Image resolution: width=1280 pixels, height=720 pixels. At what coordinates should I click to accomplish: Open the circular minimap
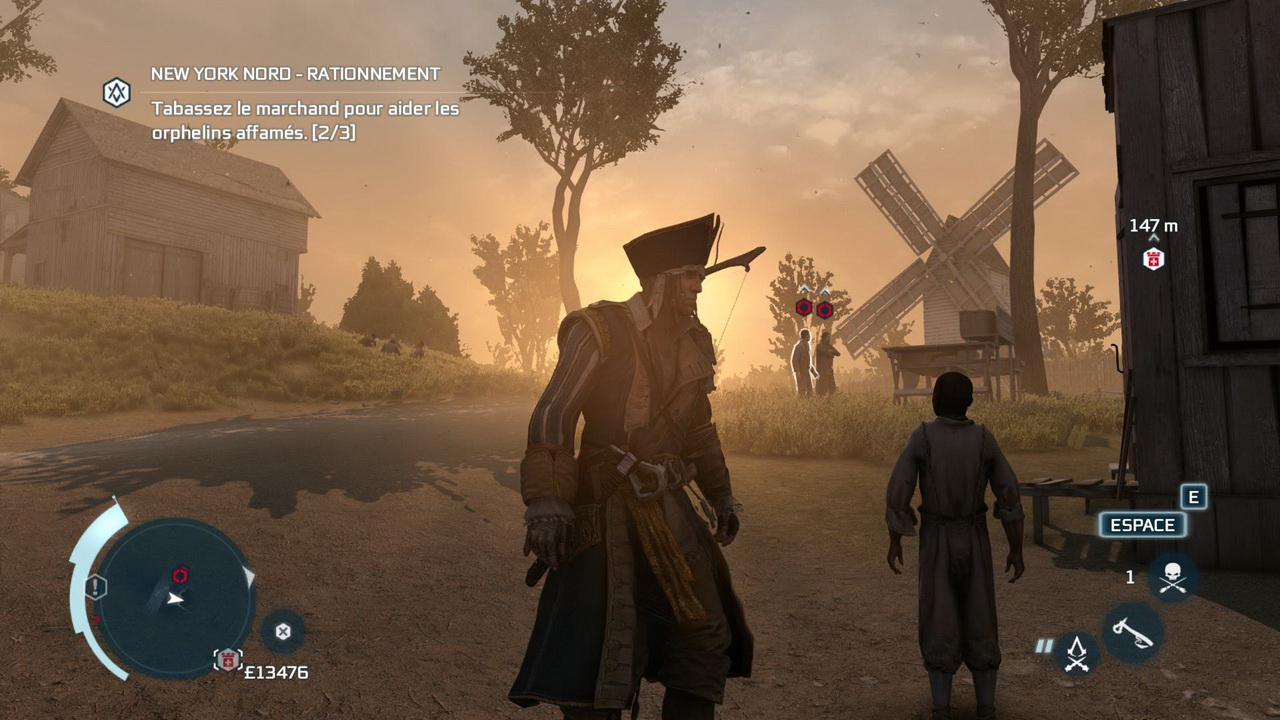[175, 598]
